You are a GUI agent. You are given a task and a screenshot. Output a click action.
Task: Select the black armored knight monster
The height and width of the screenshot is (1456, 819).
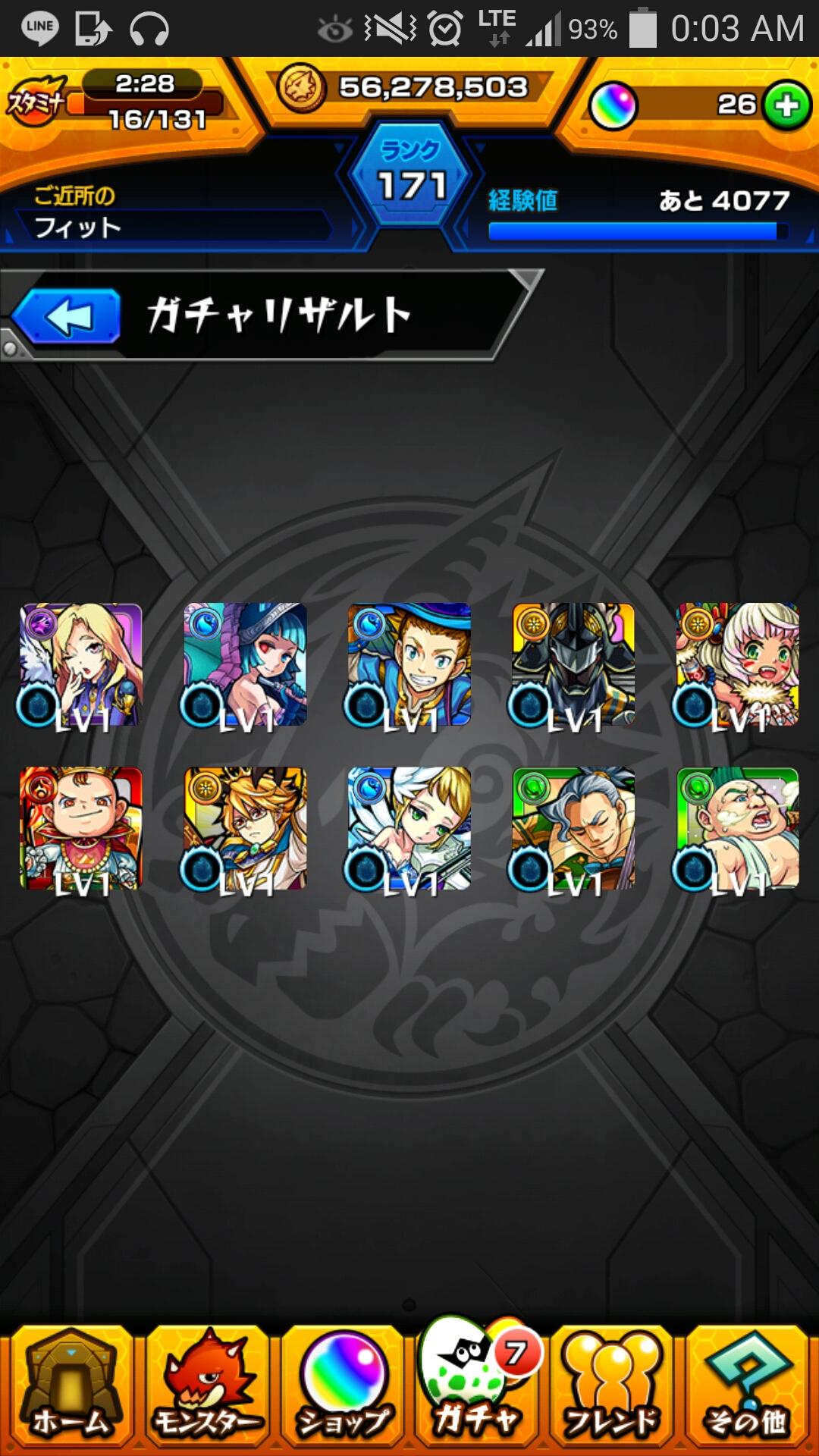pos(573,664)
